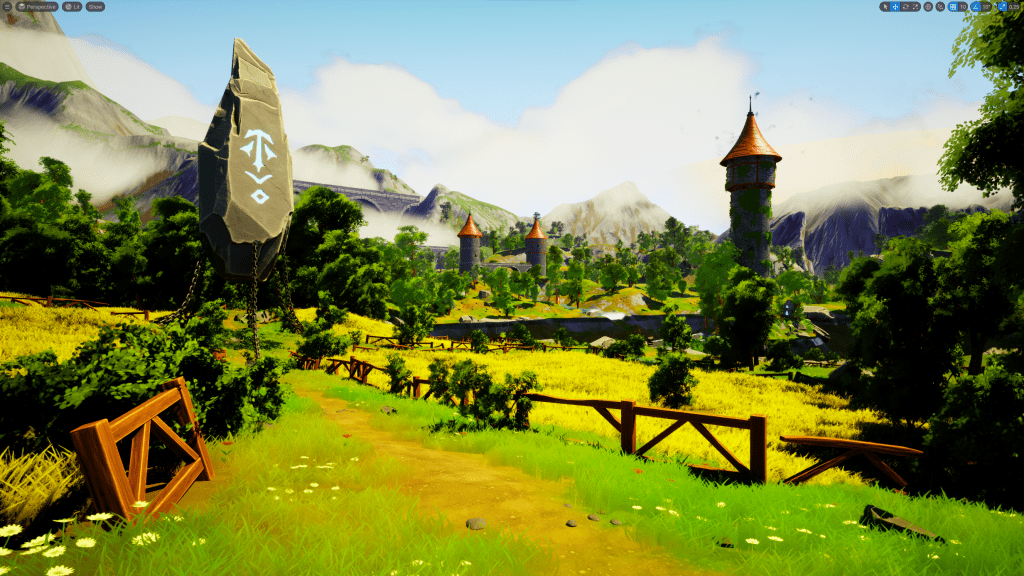The height and width of the screenshot is (576, 1024).
Task: Open the grid snap size value 10
Action: 963,6
